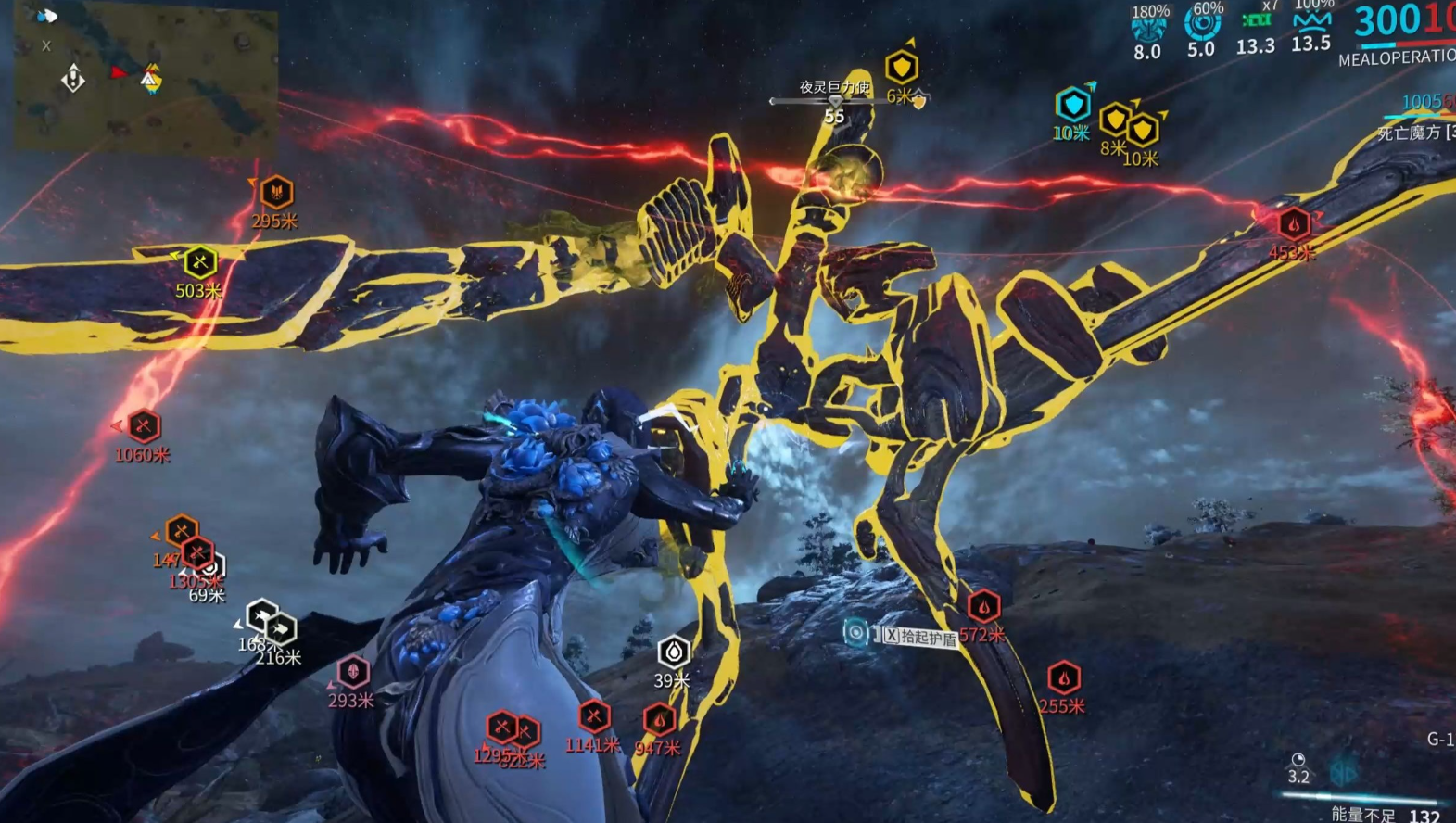Click the white arrow waypoint at 216米
This screenshot has height=823, width=1456.
tap(280, 629)
